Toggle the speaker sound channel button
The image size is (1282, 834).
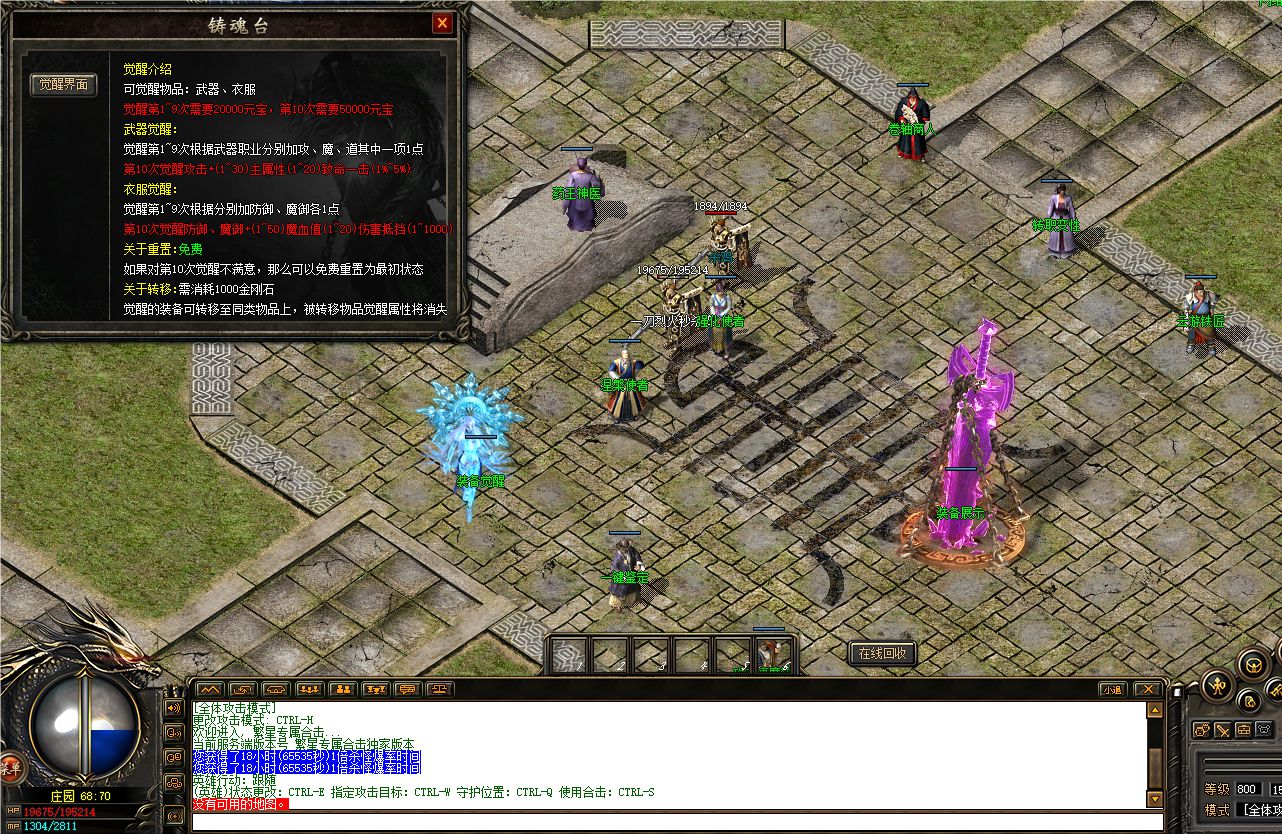[x=172, y=708]
